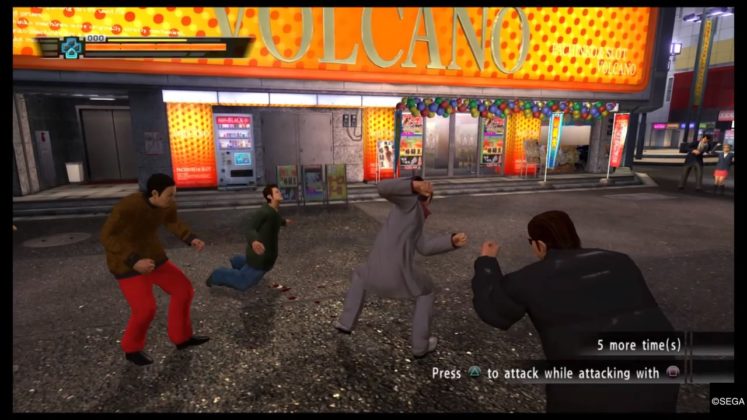Click the blue D-pad icon beside the health bar
Screen dimensions: 747x420
pos(71,46)
